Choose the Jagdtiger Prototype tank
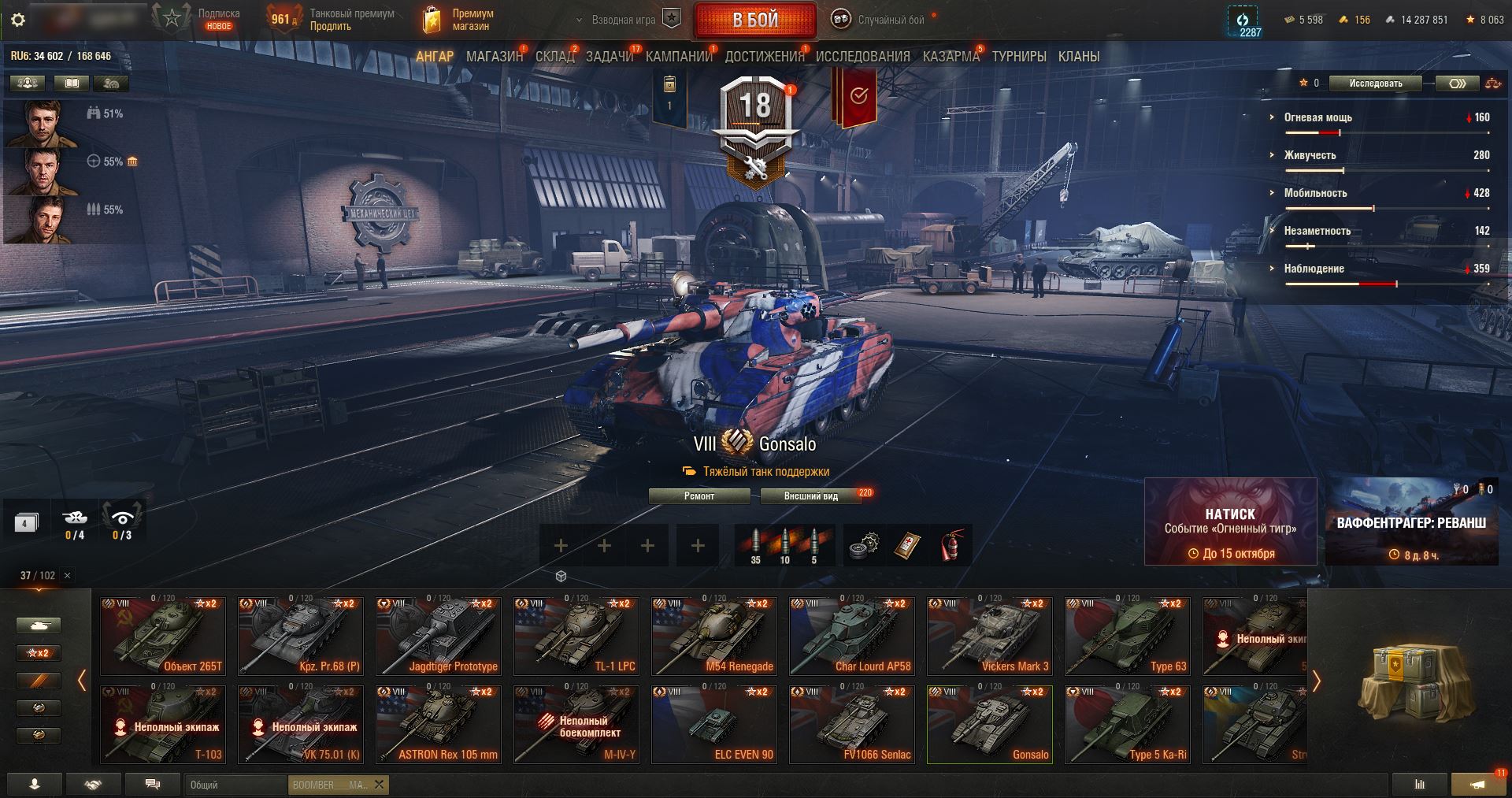The image size is (1512, 798). [438, 636]
